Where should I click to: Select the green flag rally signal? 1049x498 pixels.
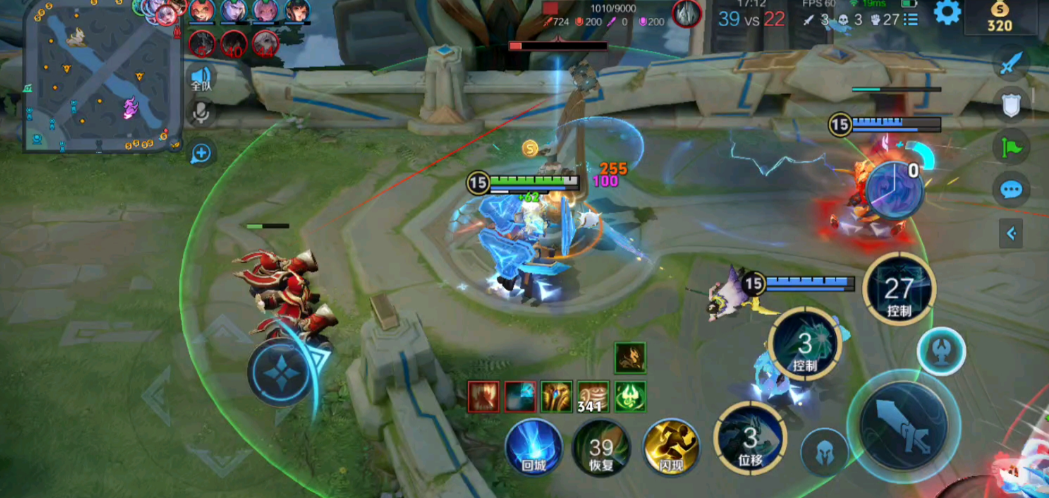[1012, 147]
